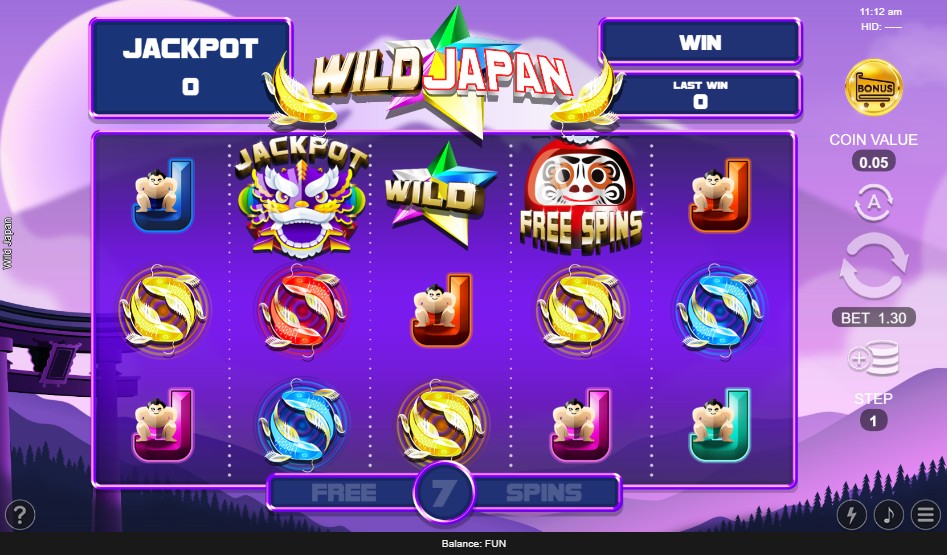The image size is (947, 555).
Task: Open the hamburger menu
Action: tap(924, 515)
